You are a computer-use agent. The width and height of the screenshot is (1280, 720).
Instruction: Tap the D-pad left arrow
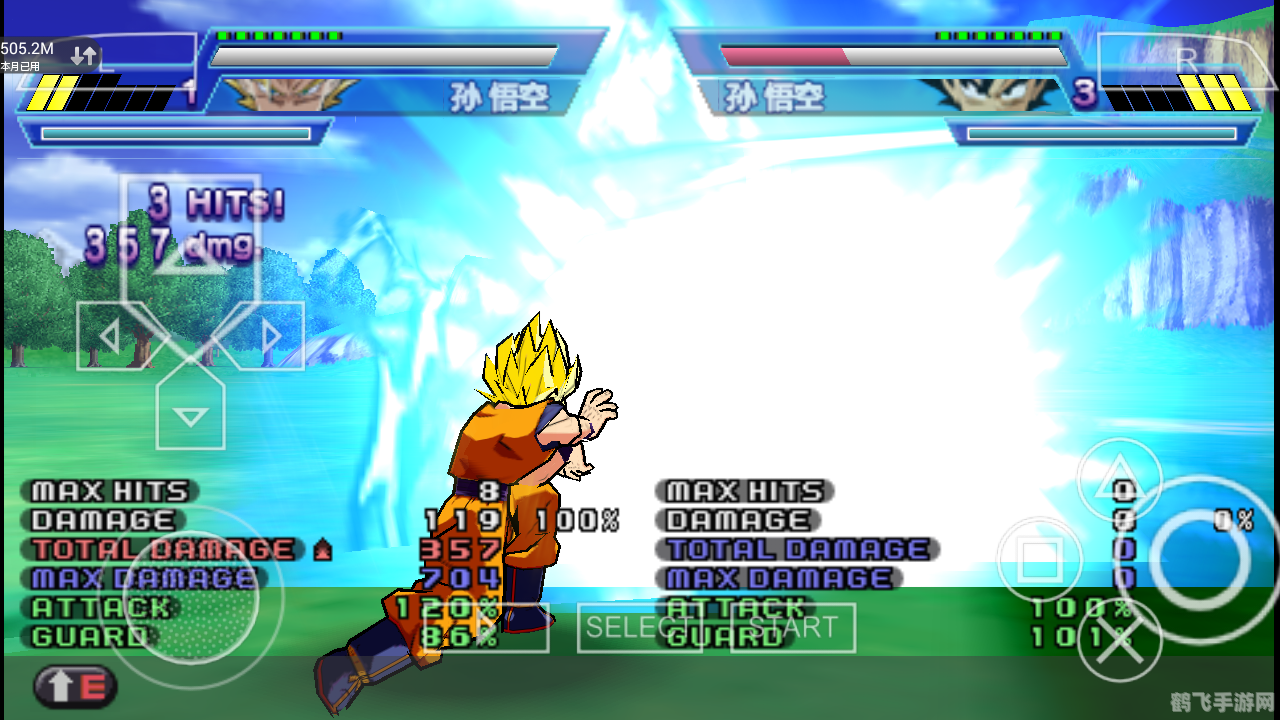pyautogui.click(x=110, y=336)
